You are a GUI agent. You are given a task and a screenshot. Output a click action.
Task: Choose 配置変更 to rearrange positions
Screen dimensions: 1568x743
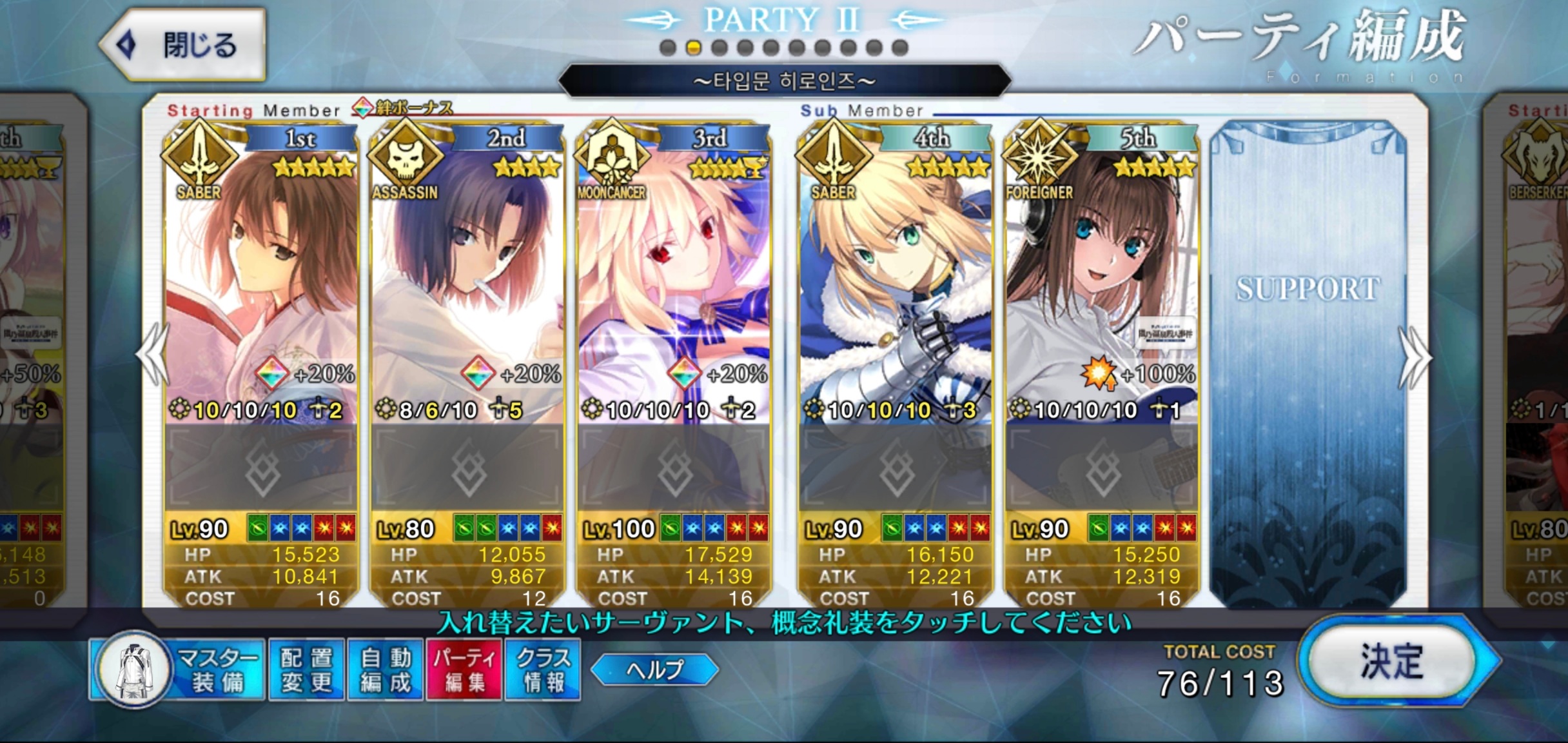click(306, 670)
